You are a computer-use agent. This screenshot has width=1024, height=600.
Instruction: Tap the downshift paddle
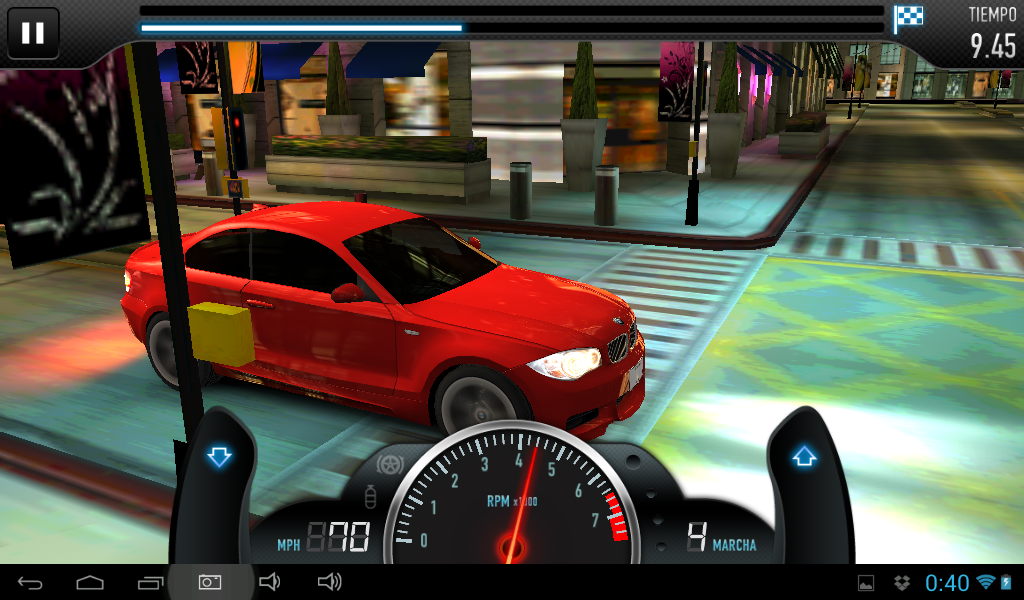click(x=219, y=458)
